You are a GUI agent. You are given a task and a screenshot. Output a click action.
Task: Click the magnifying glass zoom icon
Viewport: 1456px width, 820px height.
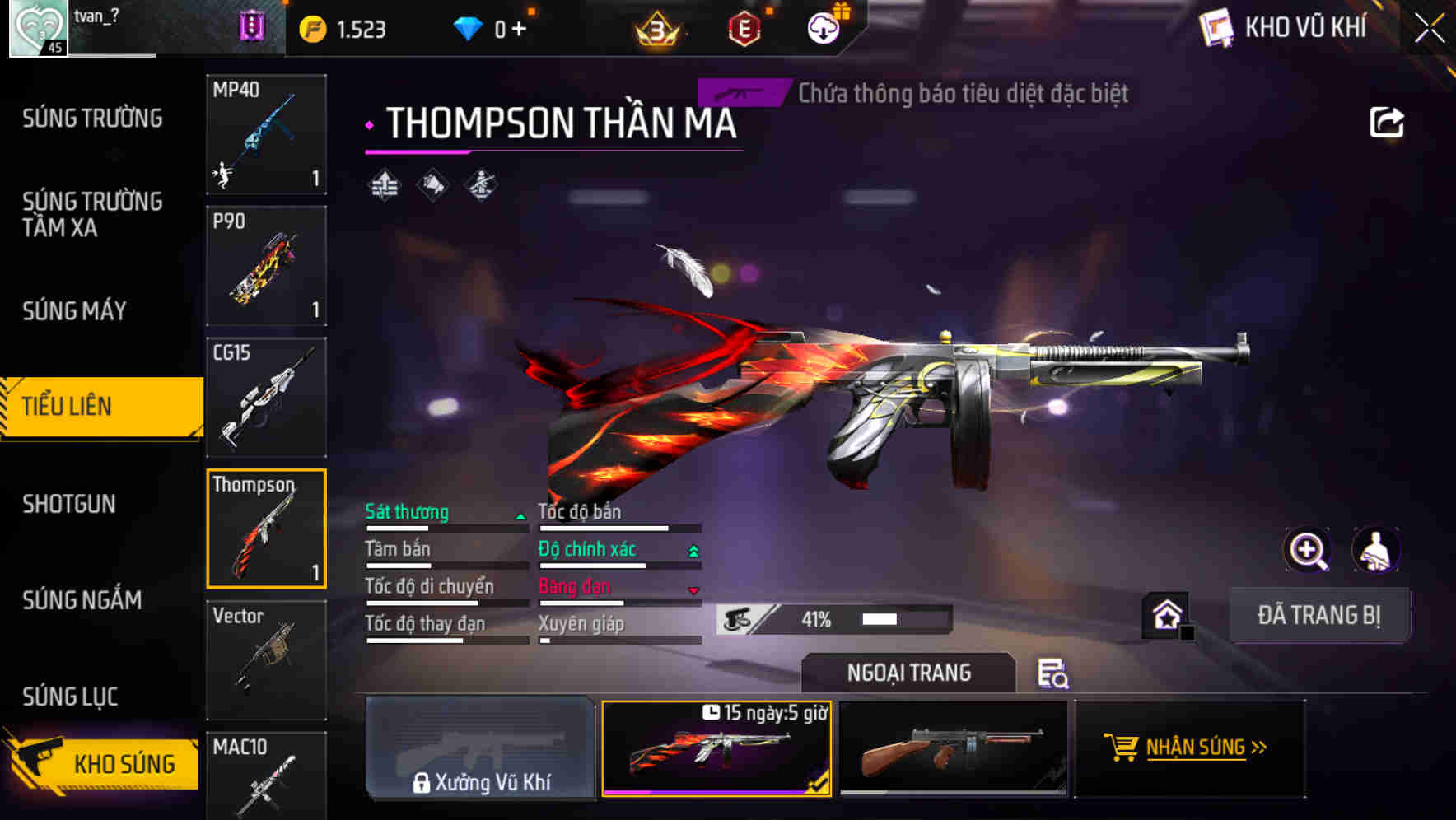pos(1308,550)
